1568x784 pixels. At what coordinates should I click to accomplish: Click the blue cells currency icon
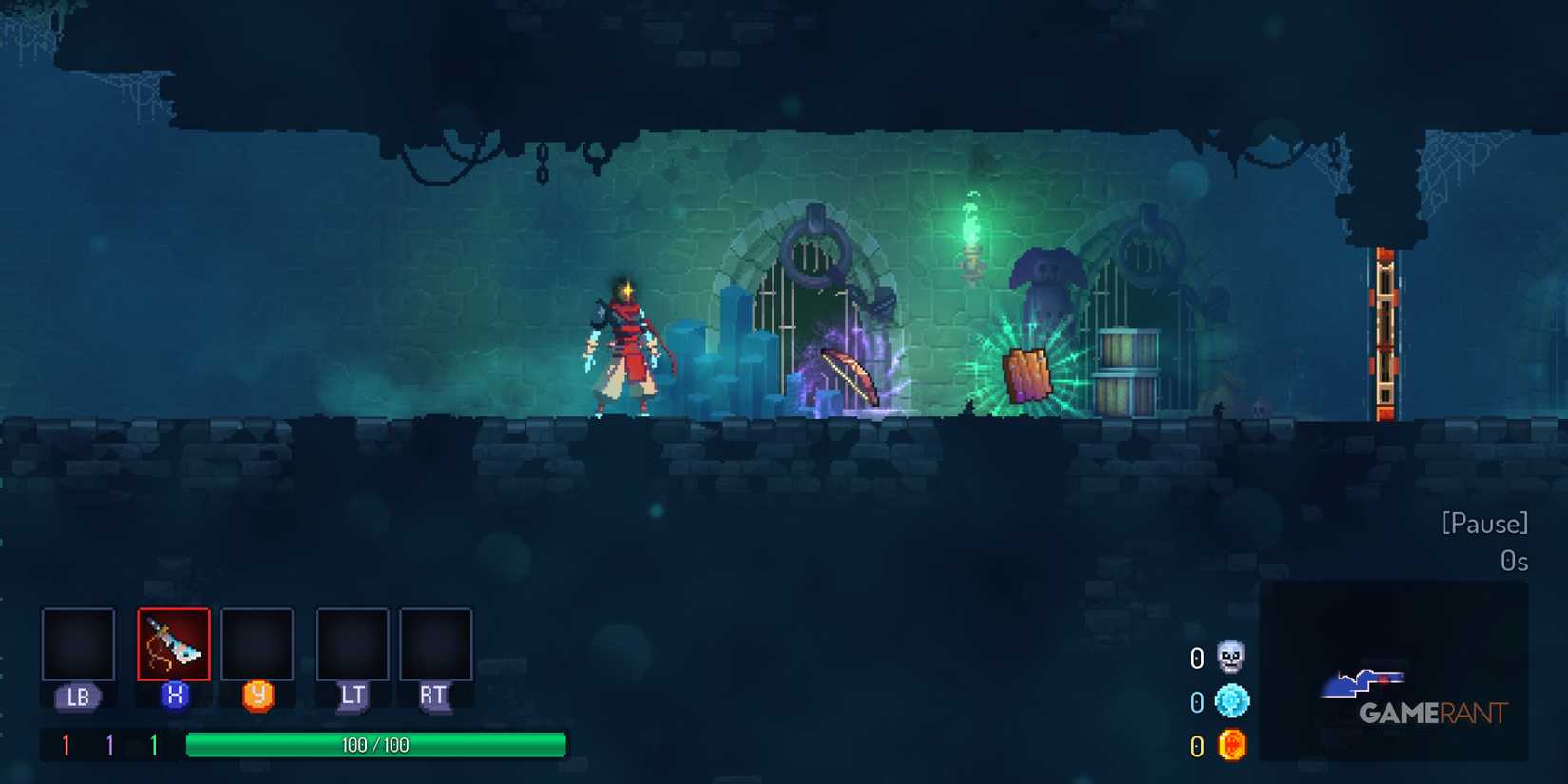(x=1232, y=702)
